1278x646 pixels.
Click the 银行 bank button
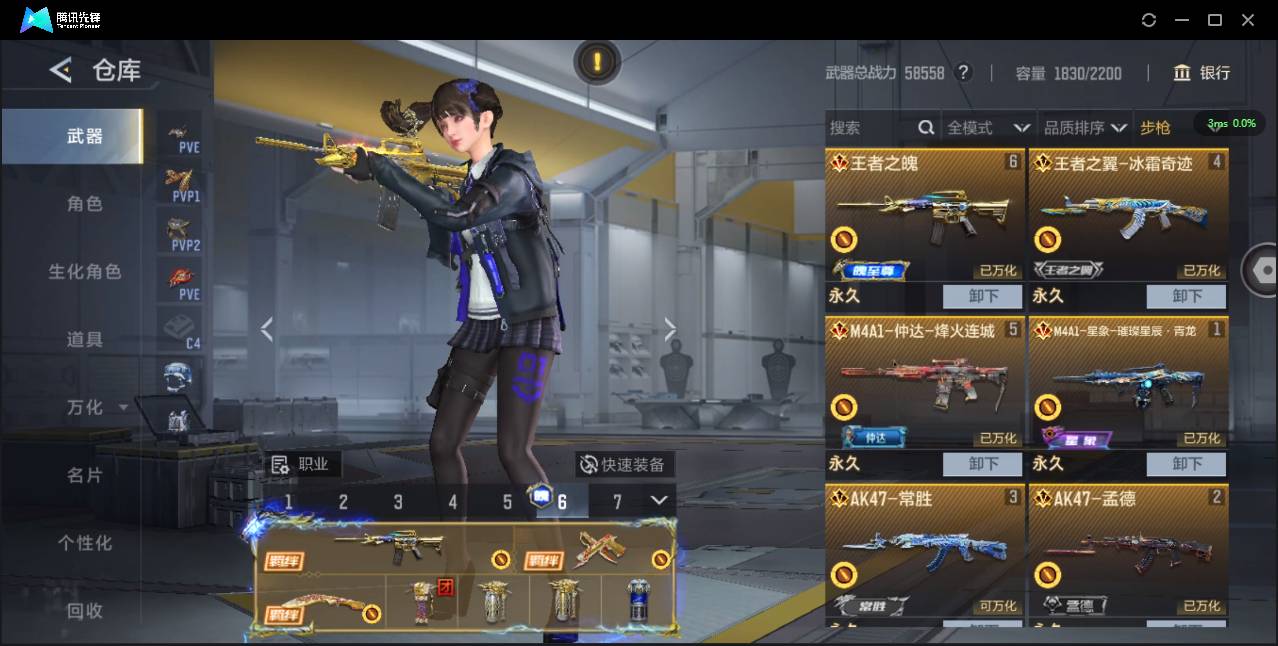click(1202, 73)
